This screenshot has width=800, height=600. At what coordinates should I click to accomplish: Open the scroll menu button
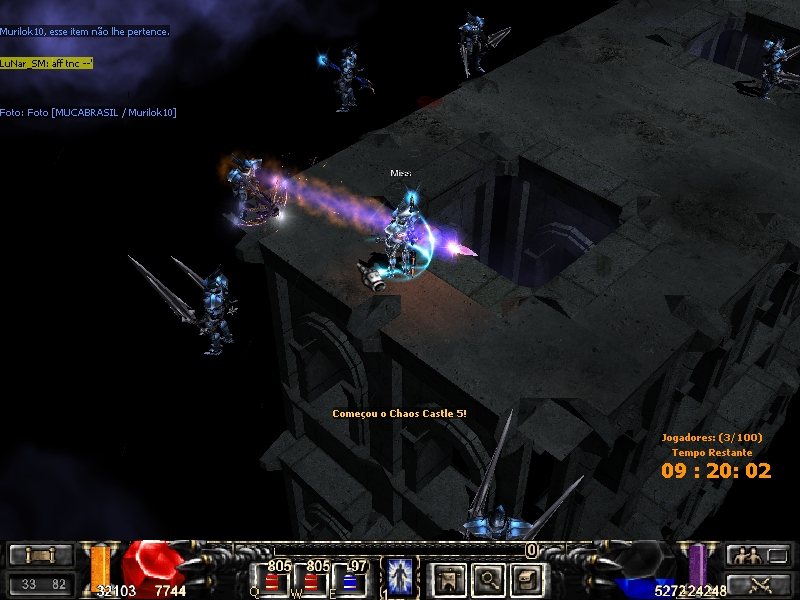41,555
